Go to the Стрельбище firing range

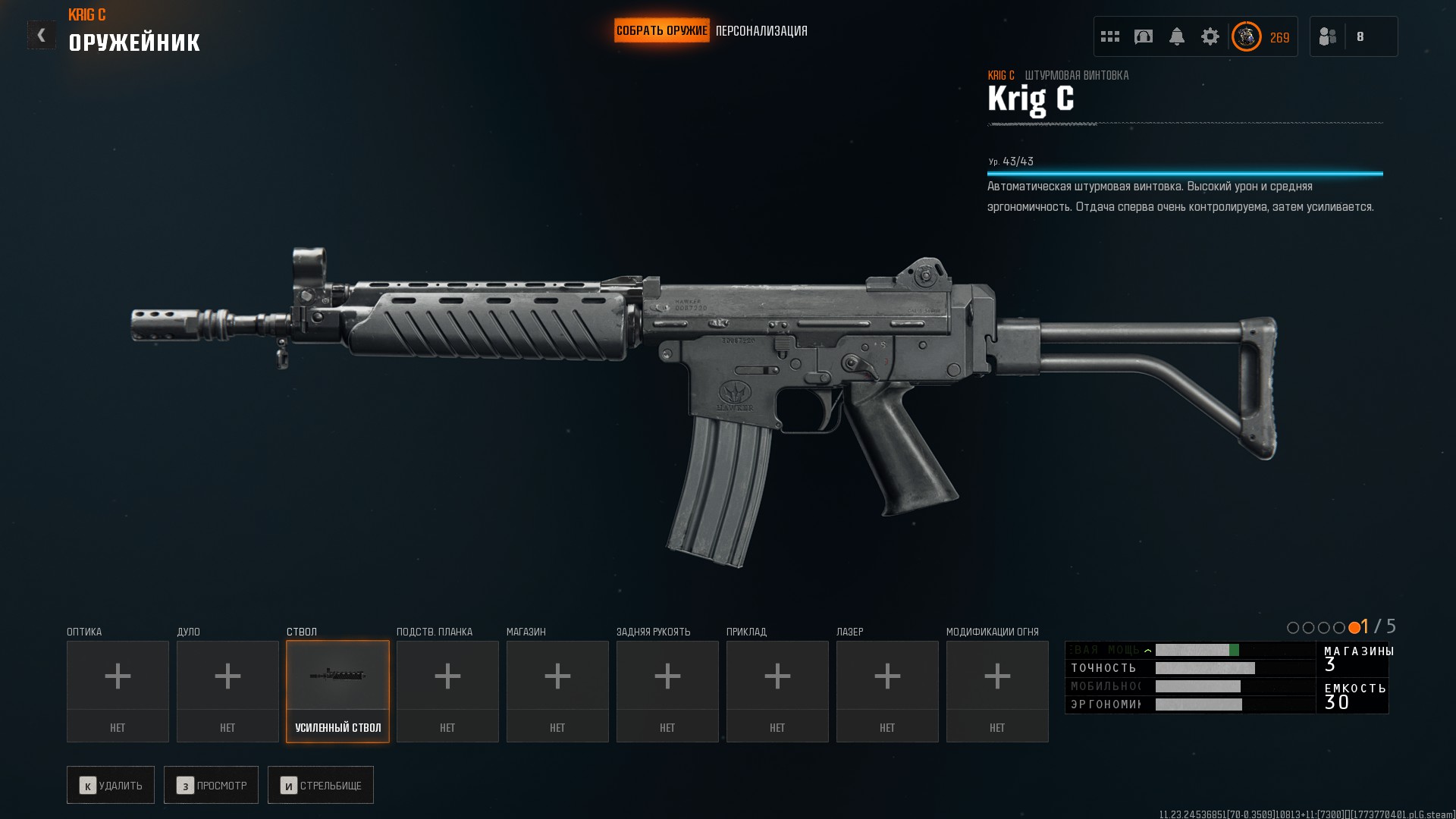pos(321,785)
